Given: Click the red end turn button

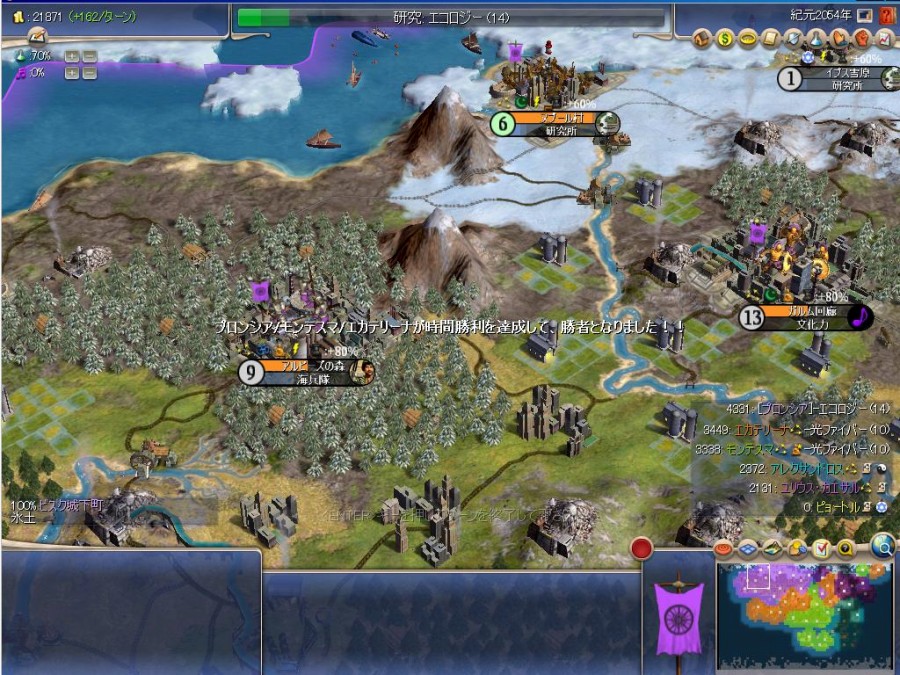Looking at the screenshot, I should point(642,549).
